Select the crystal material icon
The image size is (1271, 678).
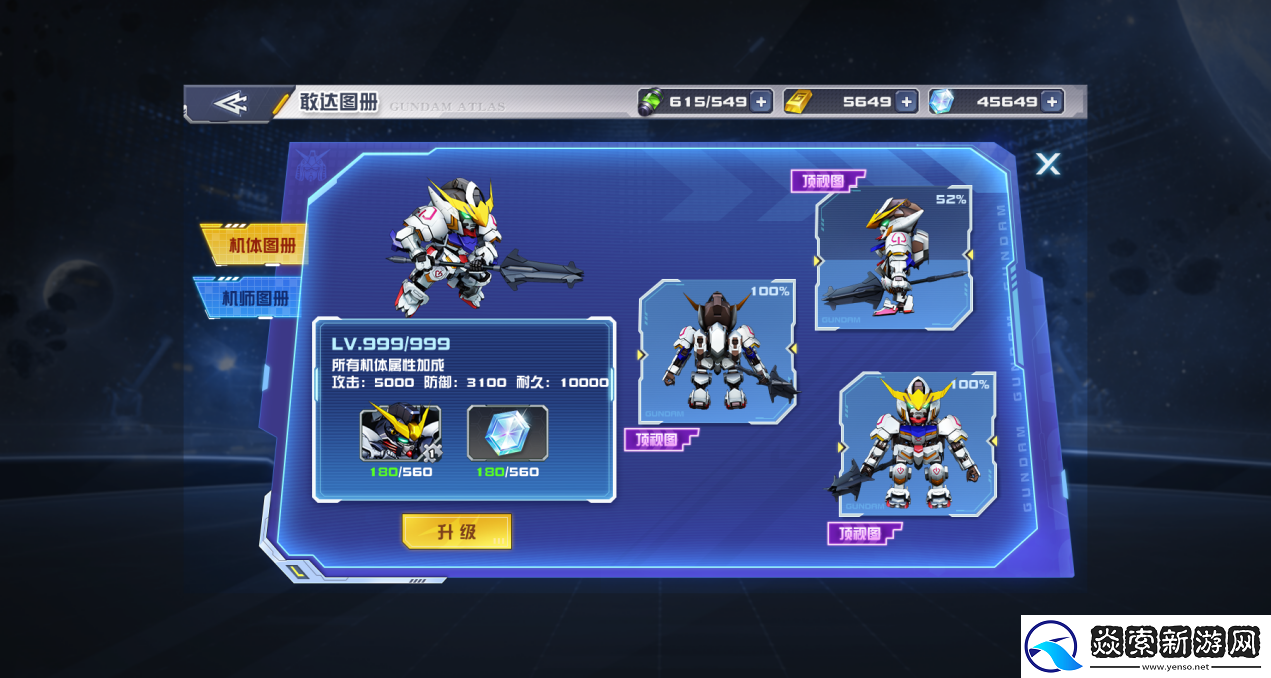[x=507, y=433]
